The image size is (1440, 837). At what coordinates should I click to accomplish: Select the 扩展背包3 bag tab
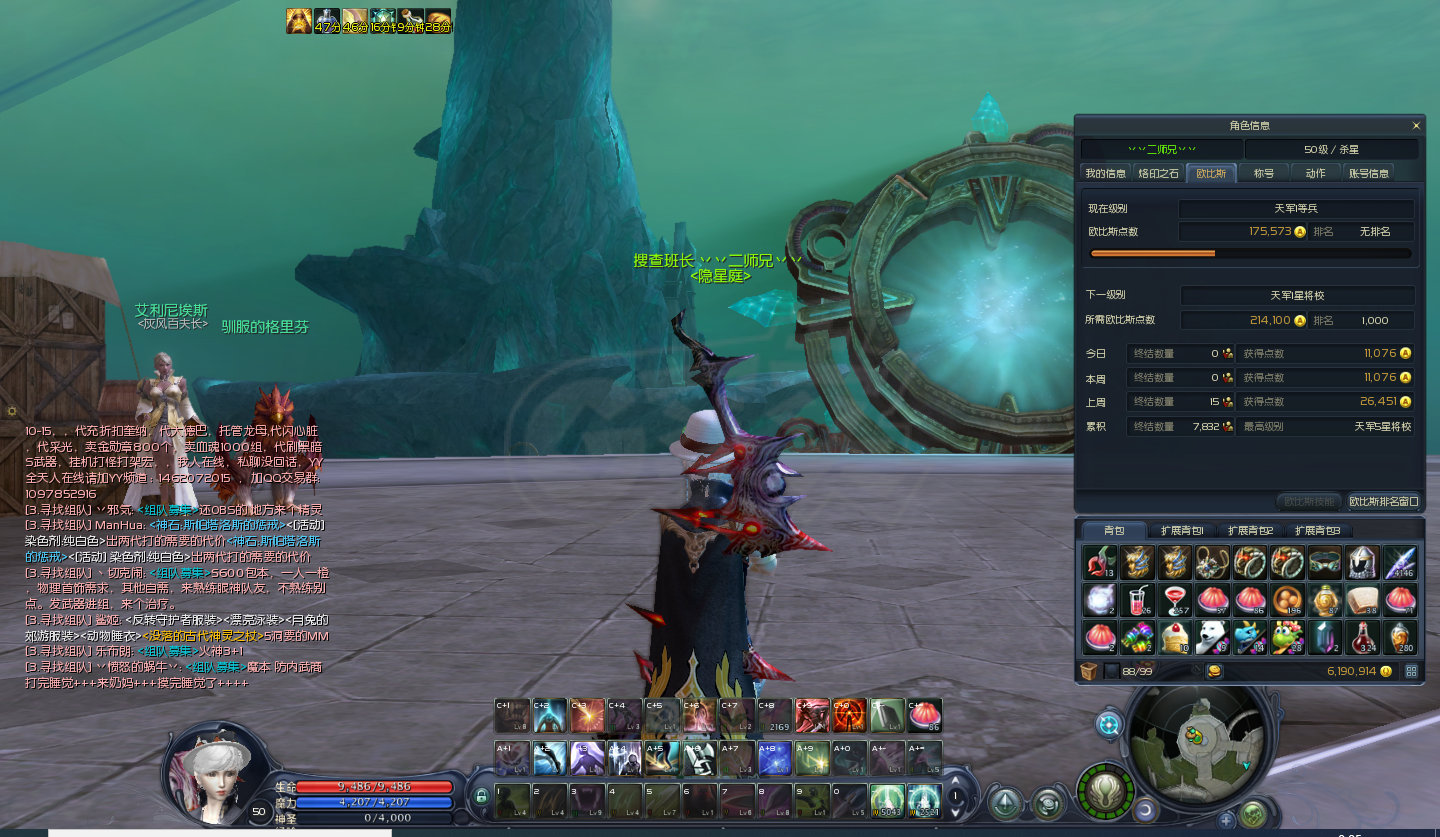[x=1317, y=531]
